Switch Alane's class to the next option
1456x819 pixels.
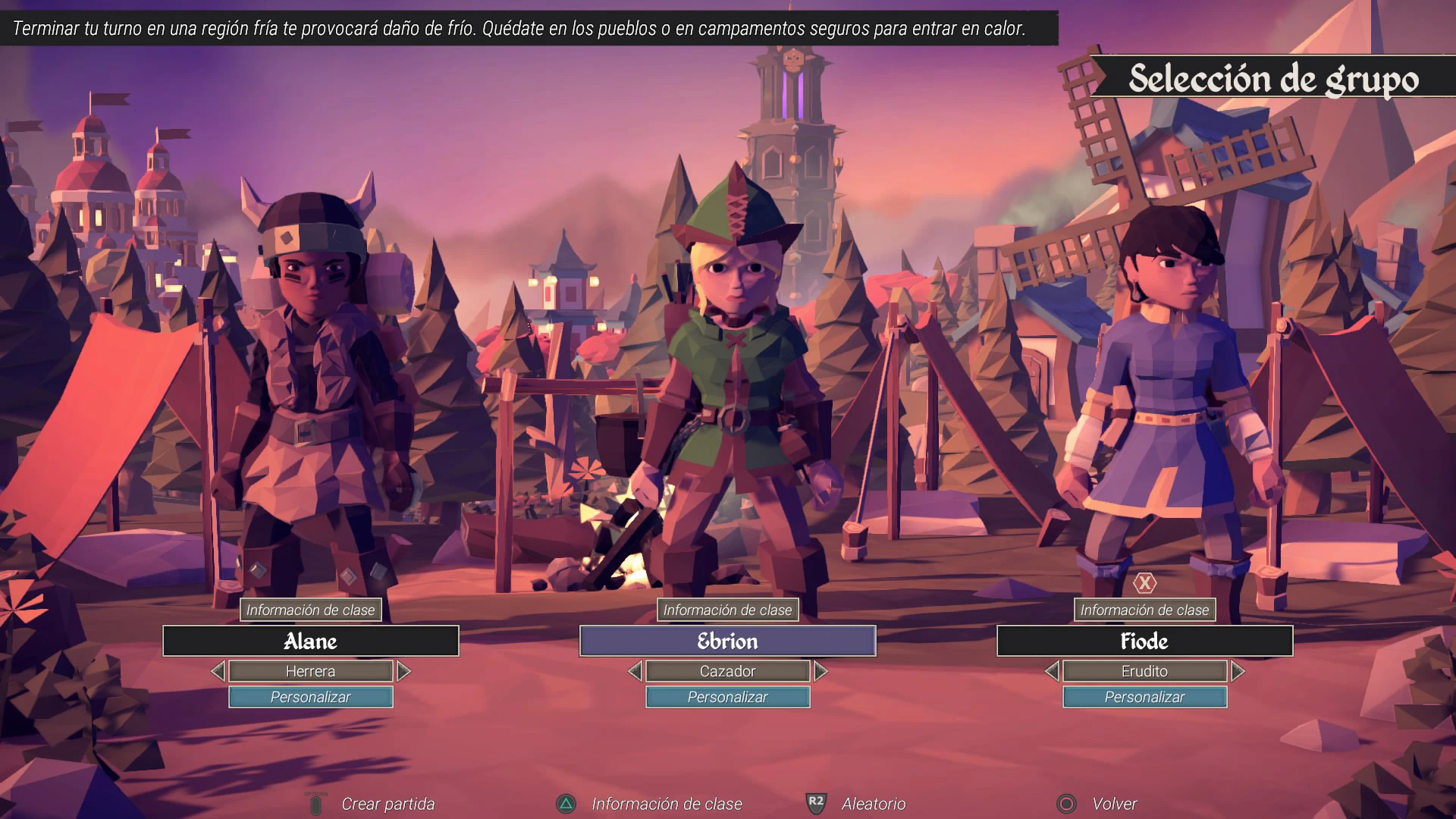pos(403,671)
